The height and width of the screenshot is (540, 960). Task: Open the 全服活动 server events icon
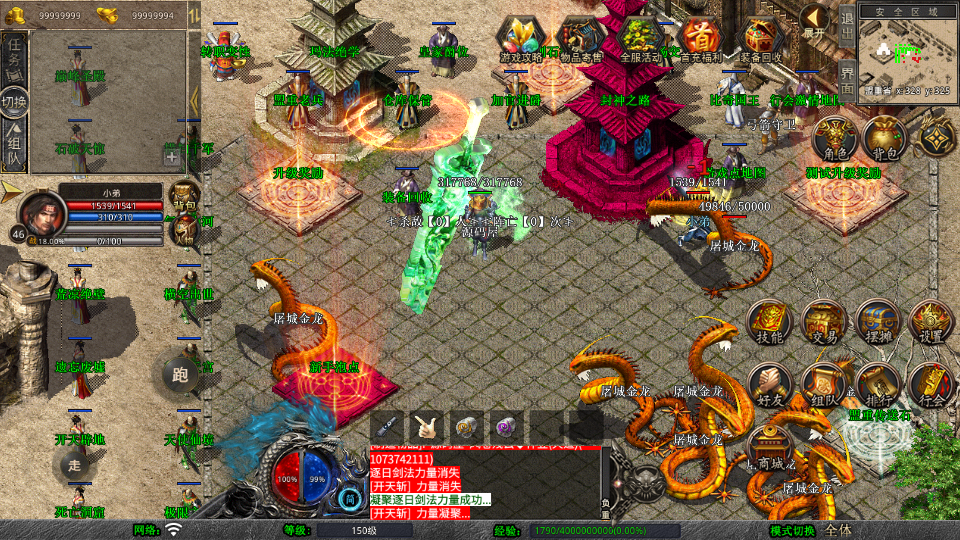[640, 38]
